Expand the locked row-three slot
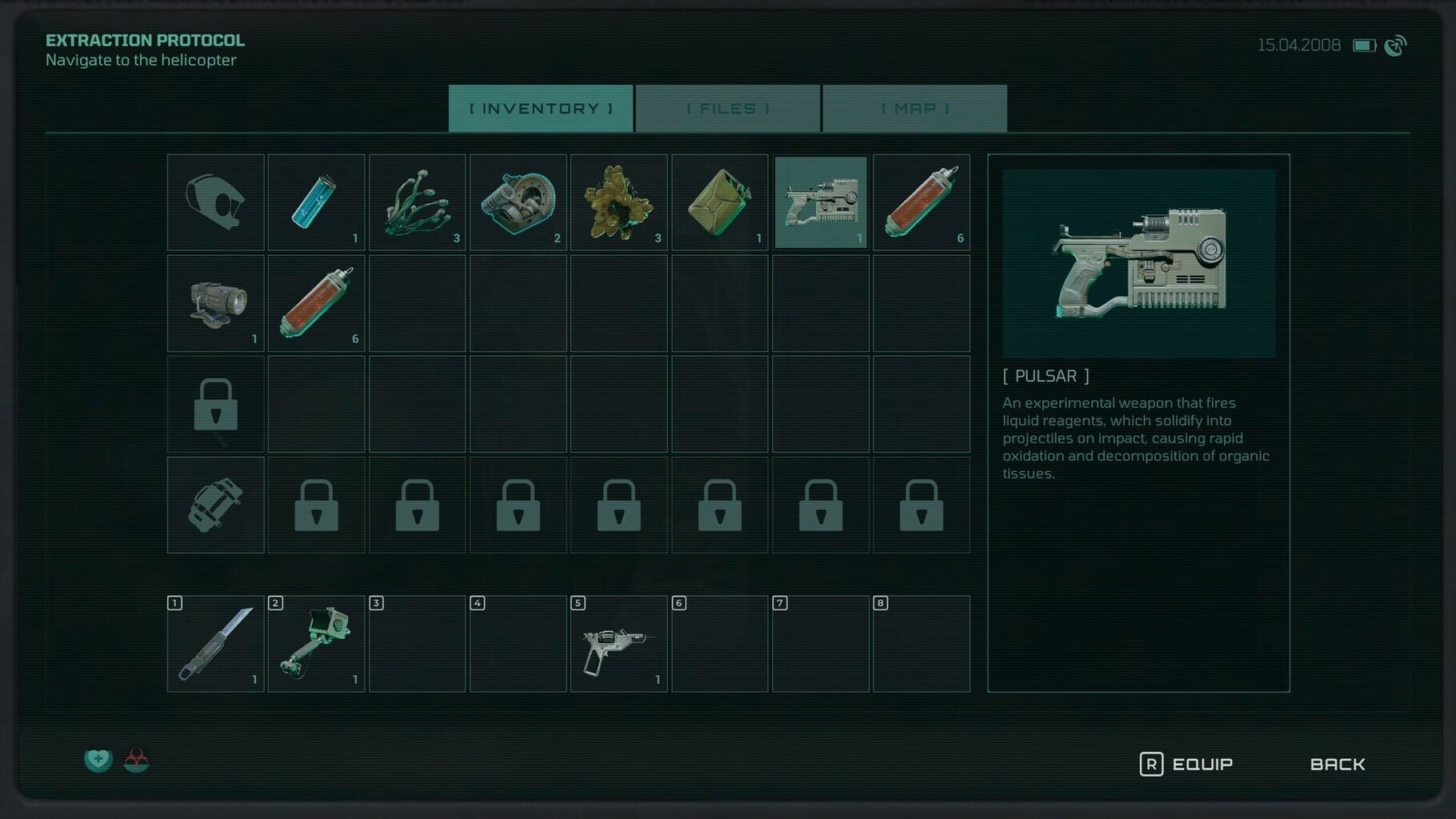Screen dimensions: 1456x819 214,404
